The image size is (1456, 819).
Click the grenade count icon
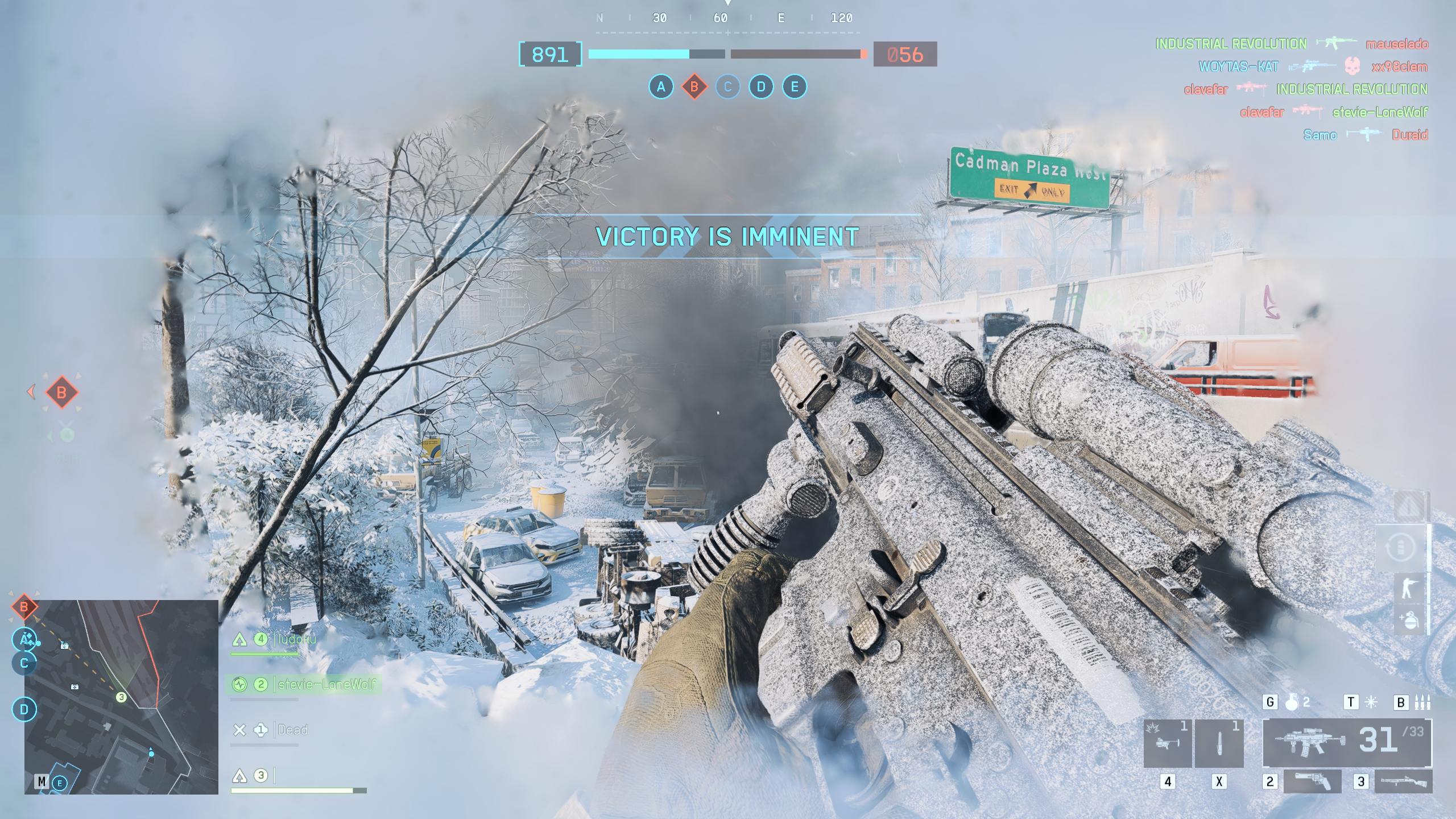(x=1292, y=702)
